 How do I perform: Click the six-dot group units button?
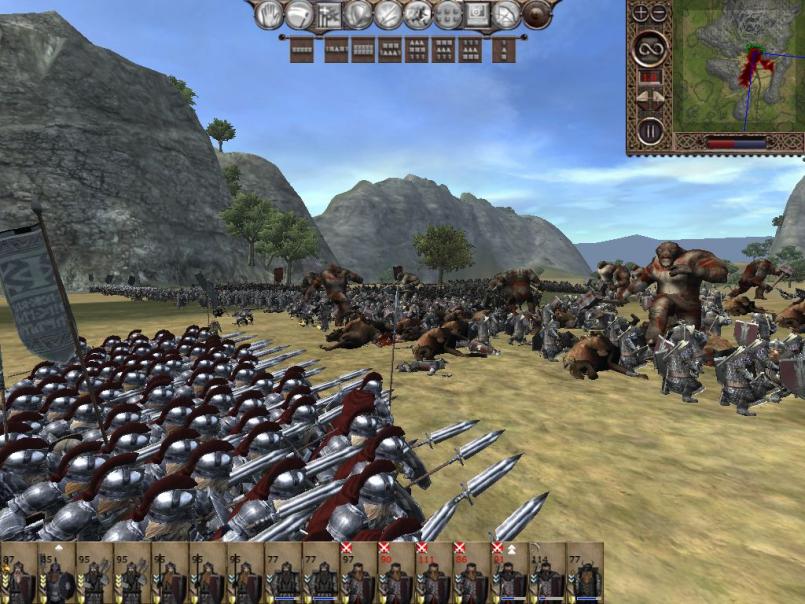(x=448, y=14)
